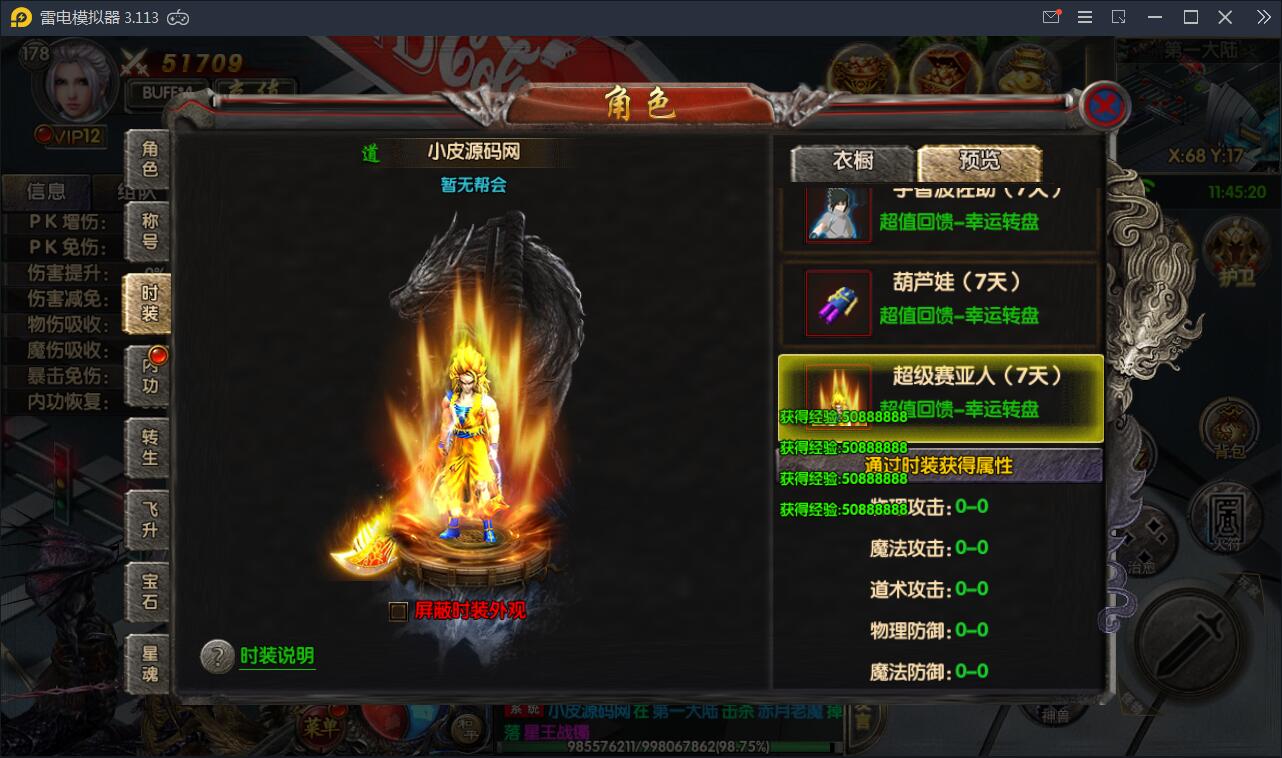The width and height of the screenshot is (1282, 758).
Task: Open the 时装说明 link
Action: (276, 658)
